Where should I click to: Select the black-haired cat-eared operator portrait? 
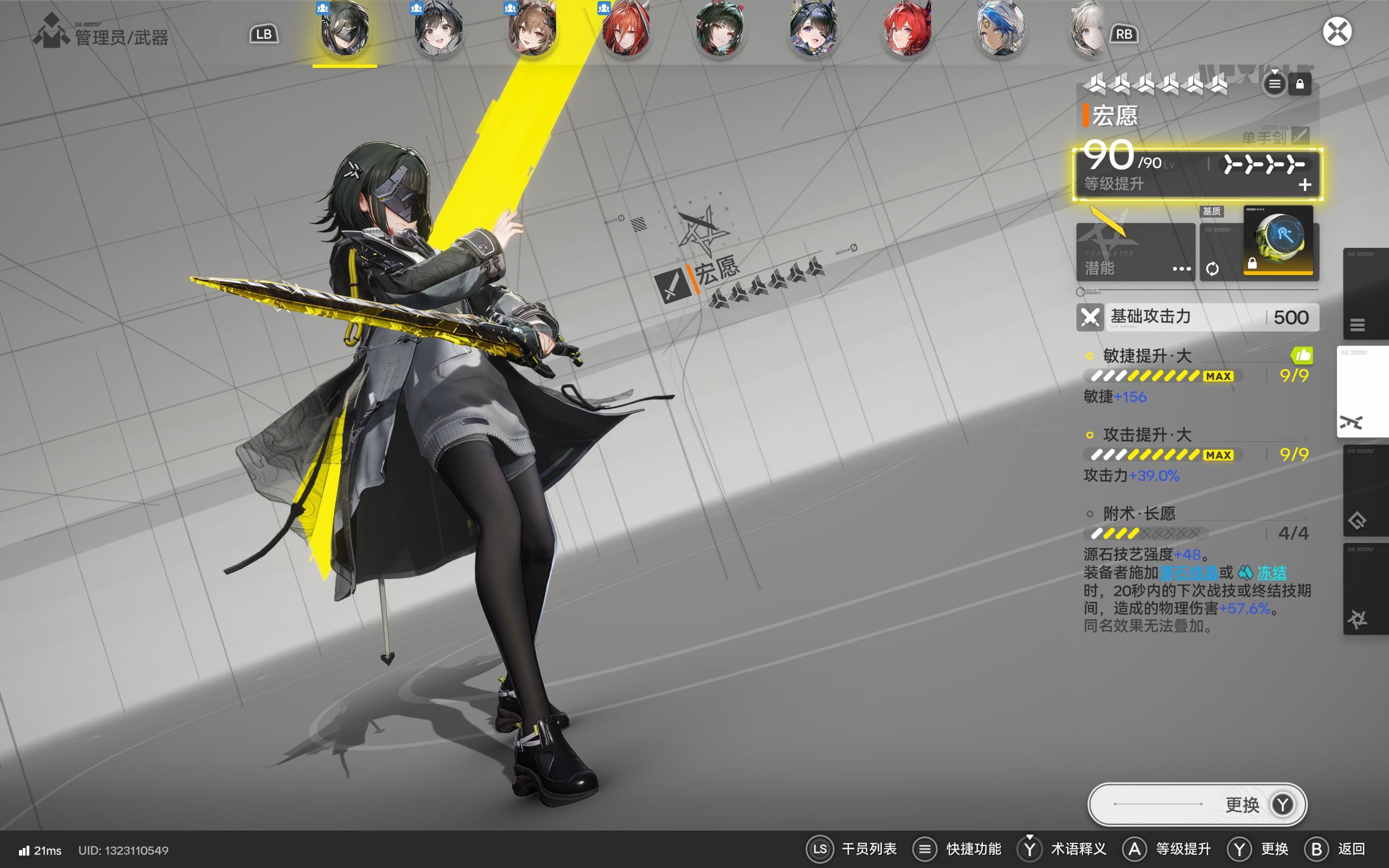(x=438, y=30)
